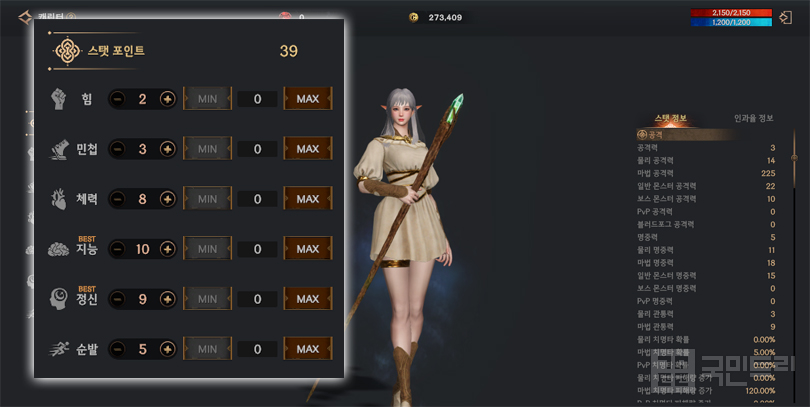Increase 힘 stat with plus button
The width and height of the screenshot is (810, 407).
[167, 99]
